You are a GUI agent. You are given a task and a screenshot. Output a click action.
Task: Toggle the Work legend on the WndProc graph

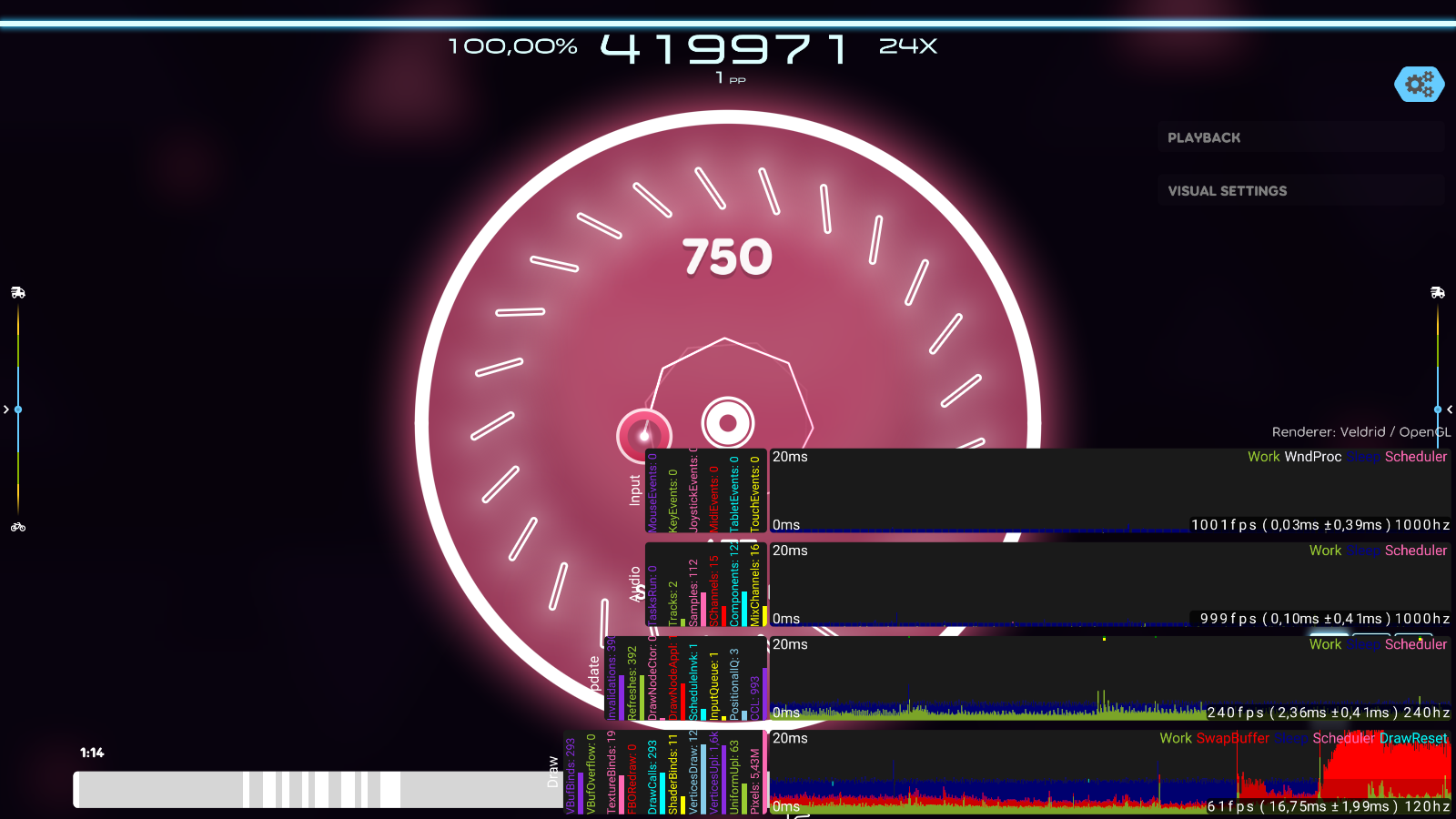click(1264, 456)
